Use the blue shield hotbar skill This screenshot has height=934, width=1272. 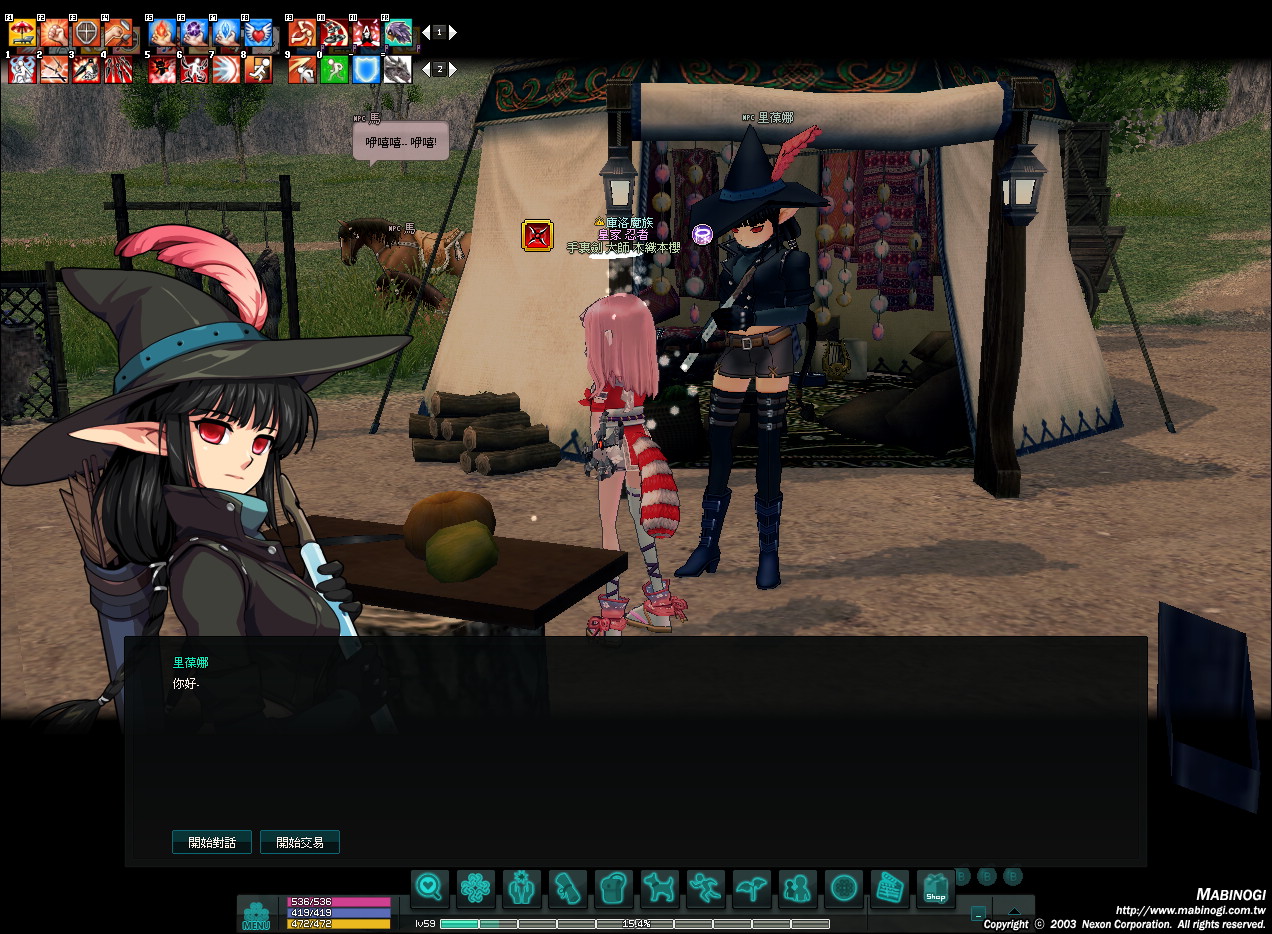[x=366, y=70]
